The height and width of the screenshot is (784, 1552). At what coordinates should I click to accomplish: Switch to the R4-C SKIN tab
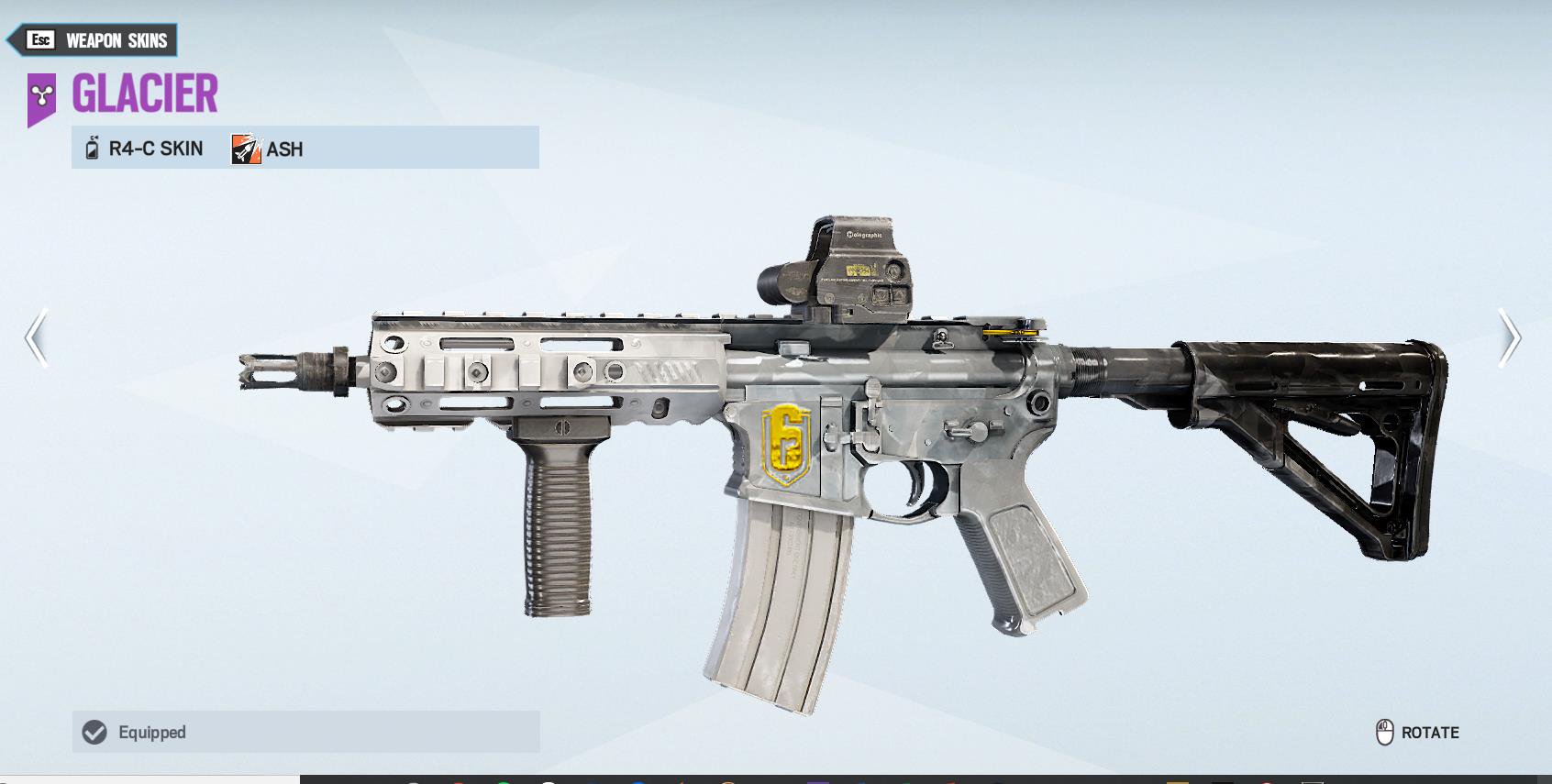click(156, 147)
